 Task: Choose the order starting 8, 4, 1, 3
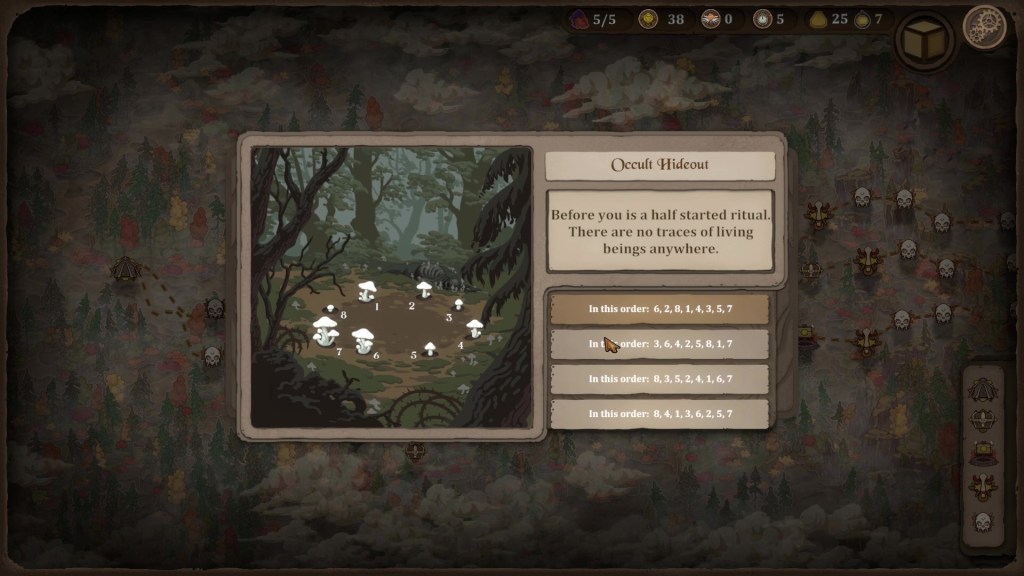click(x=659, y=414)
